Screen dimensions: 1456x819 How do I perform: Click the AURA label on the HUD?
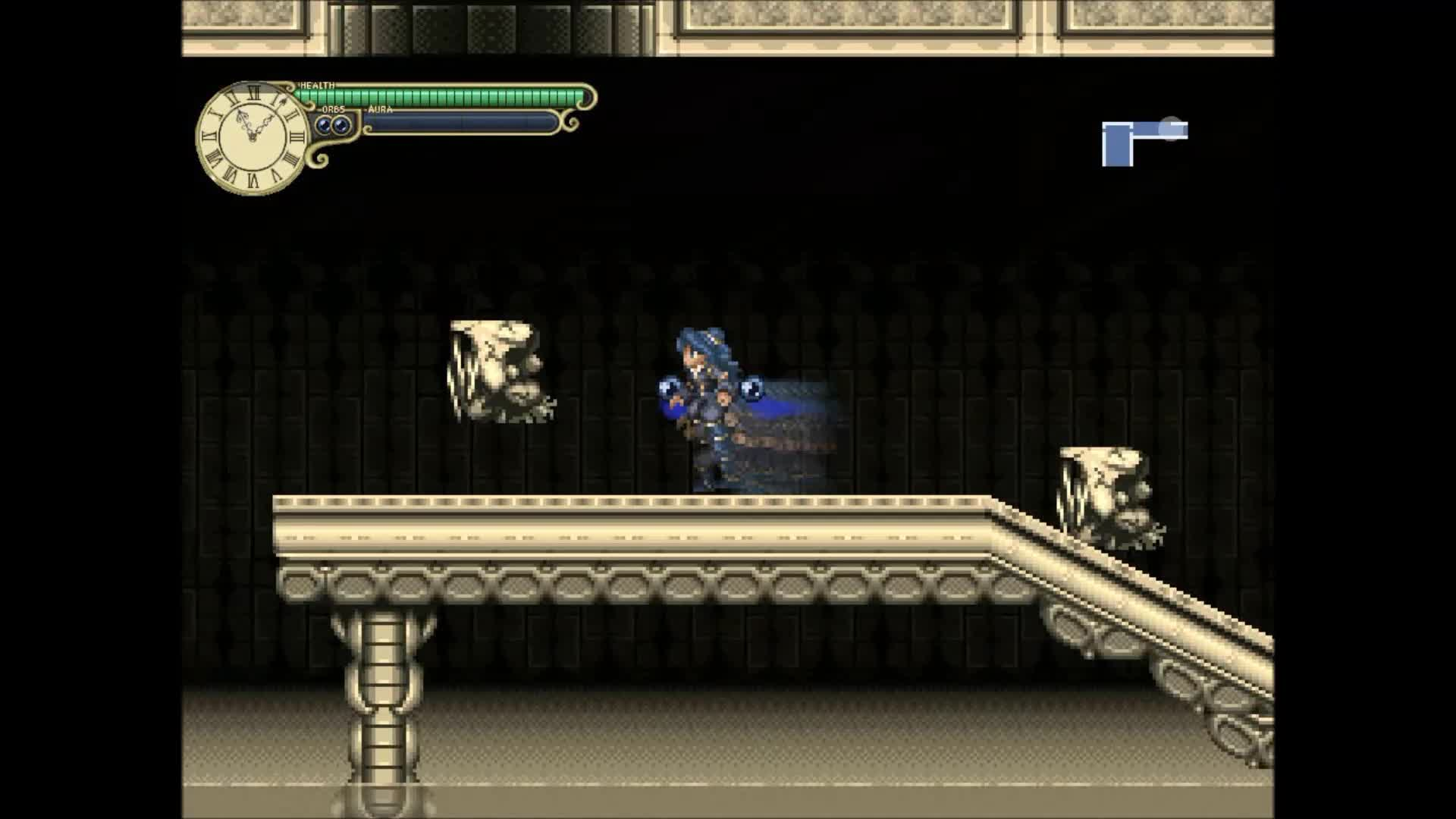click(380, 109)
